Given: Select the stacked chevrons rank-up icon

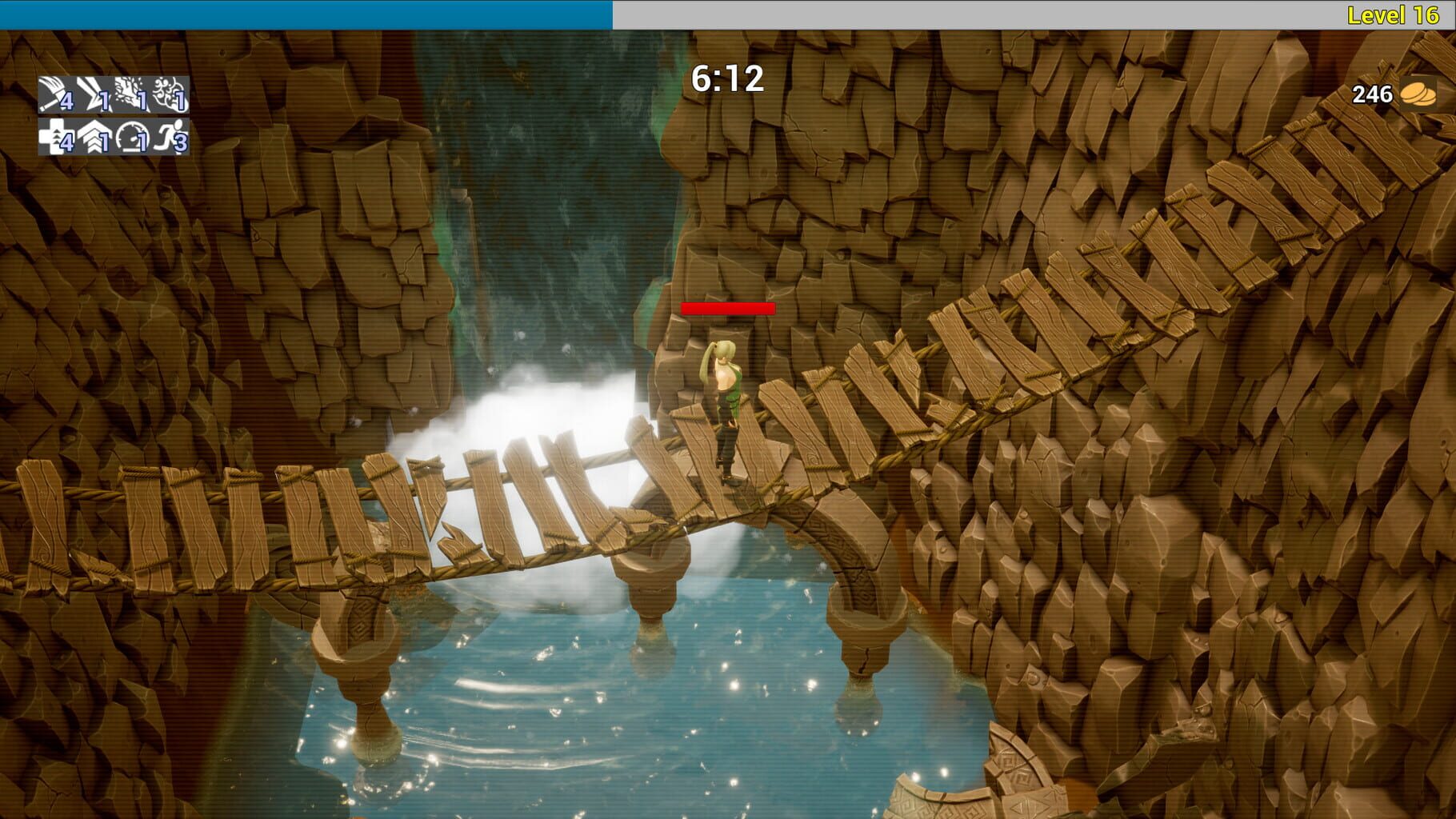Looking at the screenshot, I should [94, 137].
